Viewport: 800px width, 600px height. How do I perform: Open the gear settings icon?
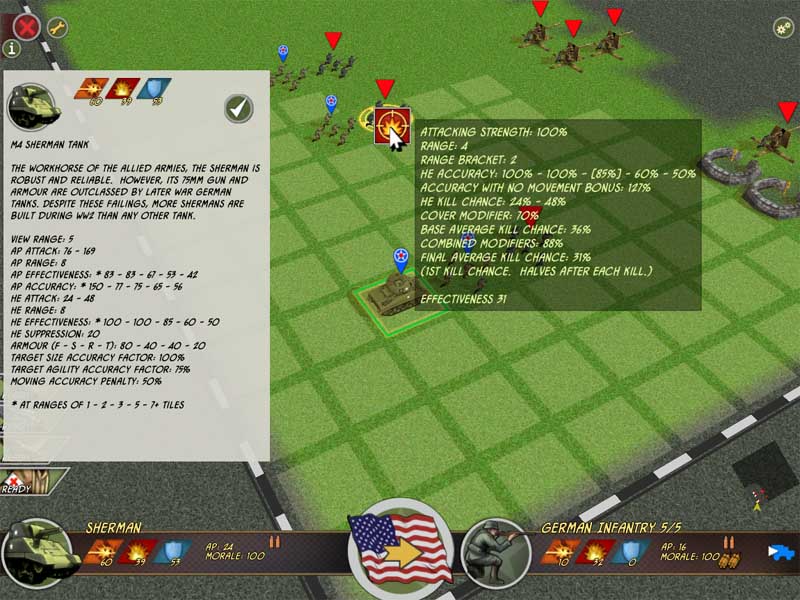(x=783, y=27)
